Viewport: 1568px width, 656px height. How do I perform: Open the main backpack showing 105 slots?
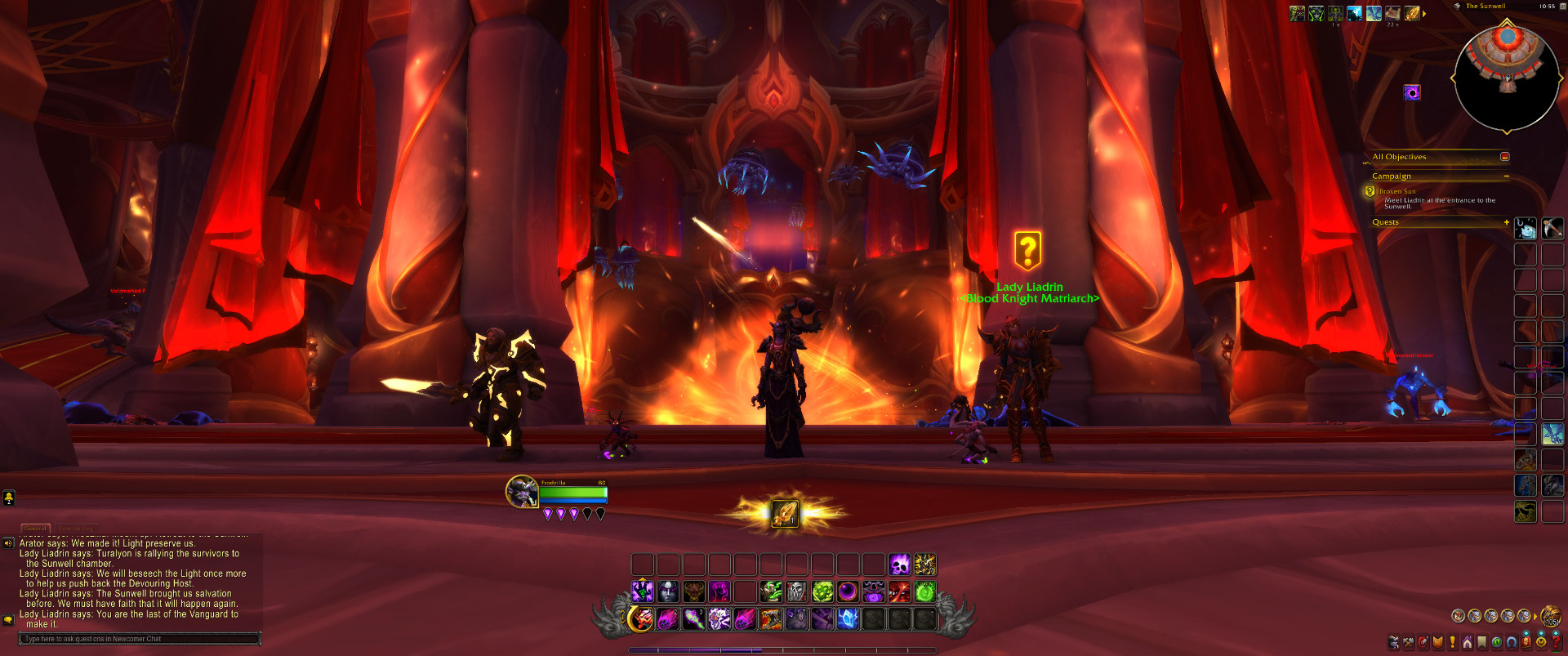click(1550, 616)
